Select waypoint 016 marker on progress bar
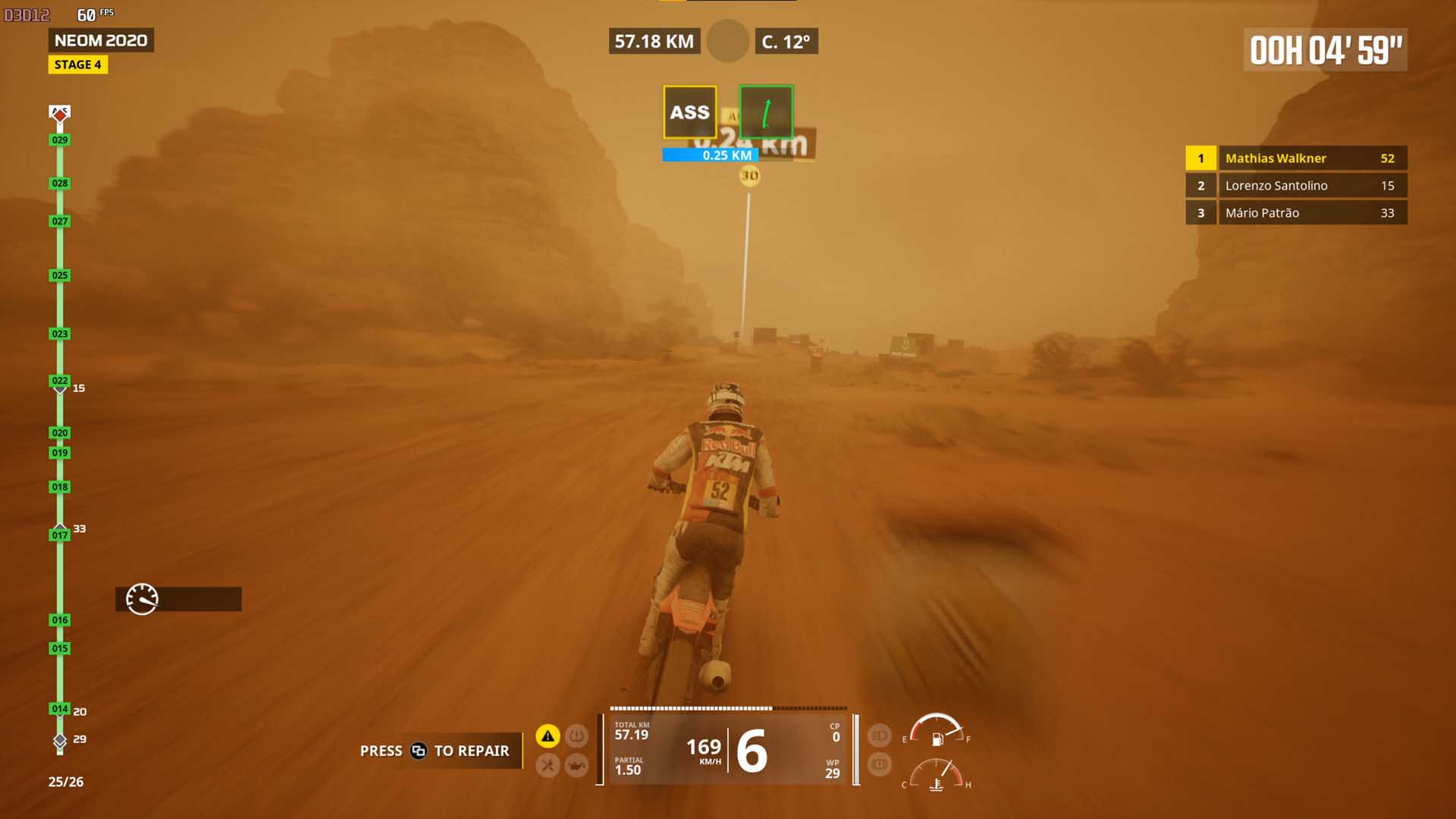This screenshot has height=819, width=1456. tap(60, 620)
